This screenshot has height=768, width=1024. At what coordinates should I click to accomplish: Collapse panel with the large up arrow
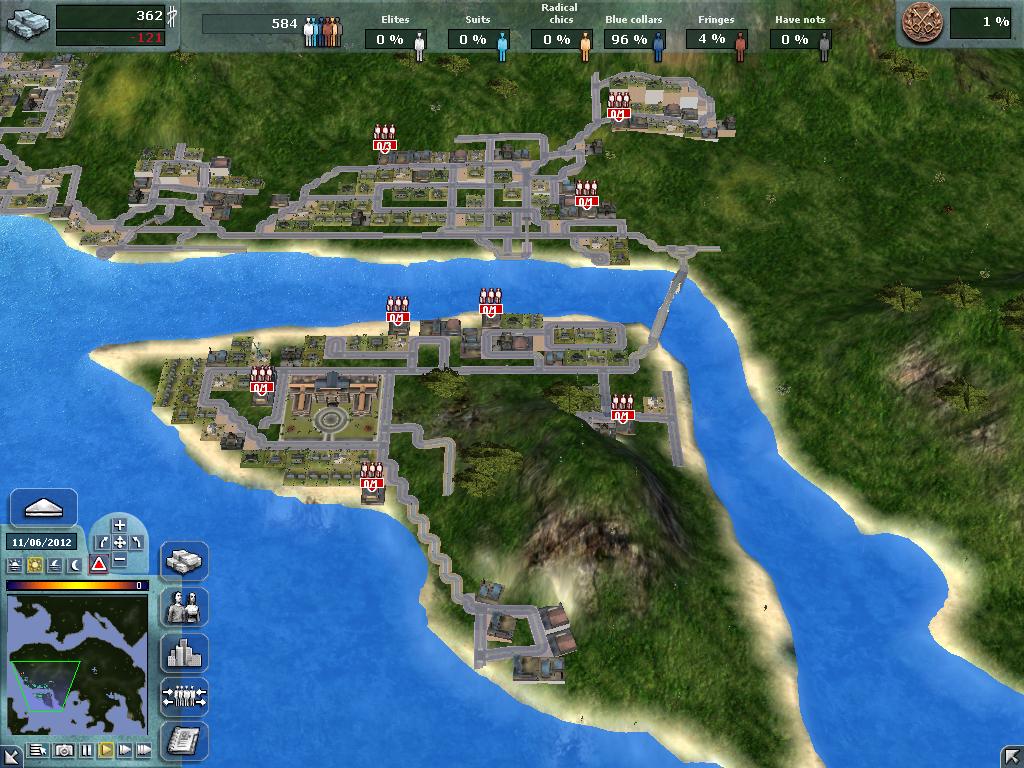43,508
